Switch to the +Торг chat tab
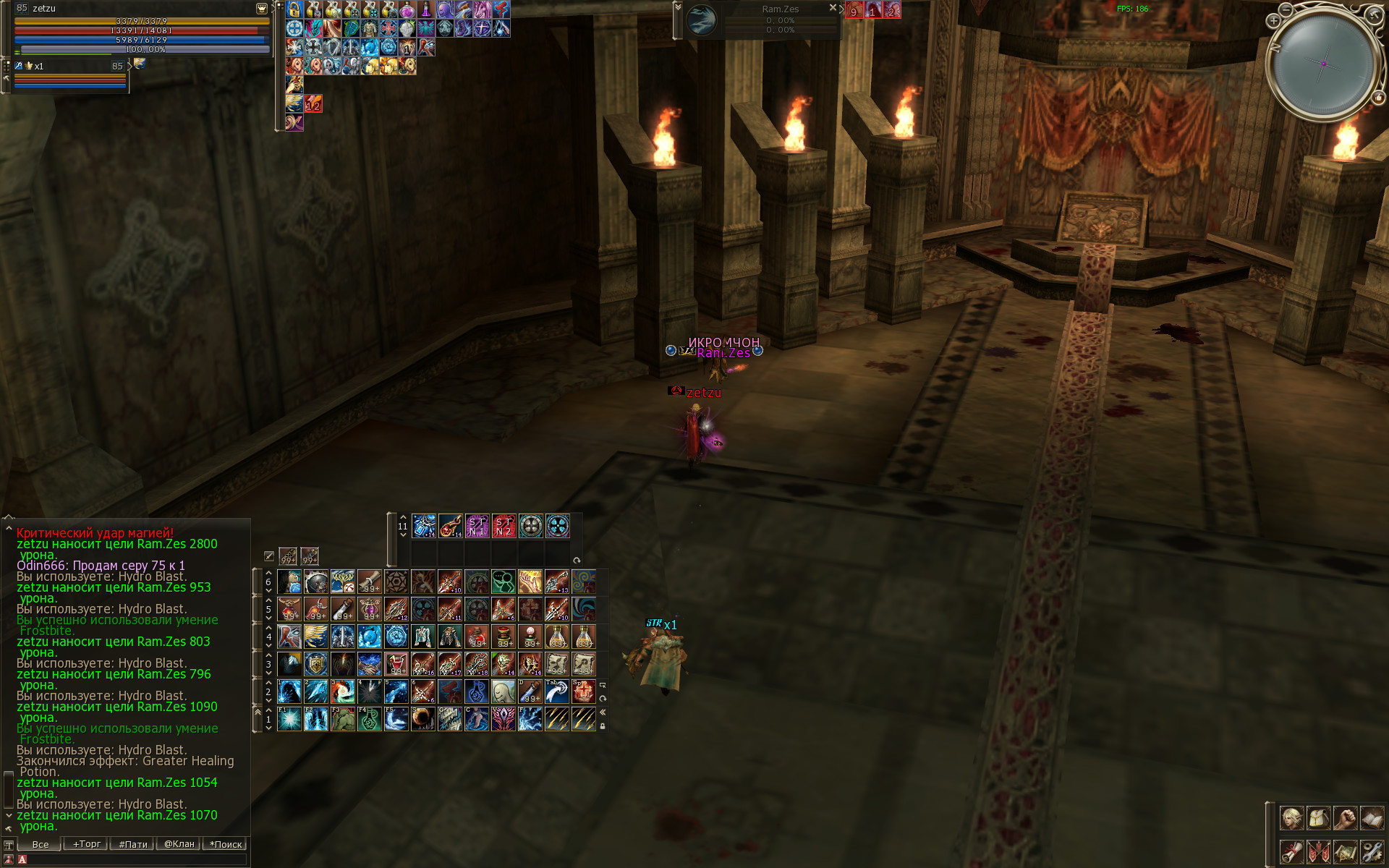 click(86, 843)
